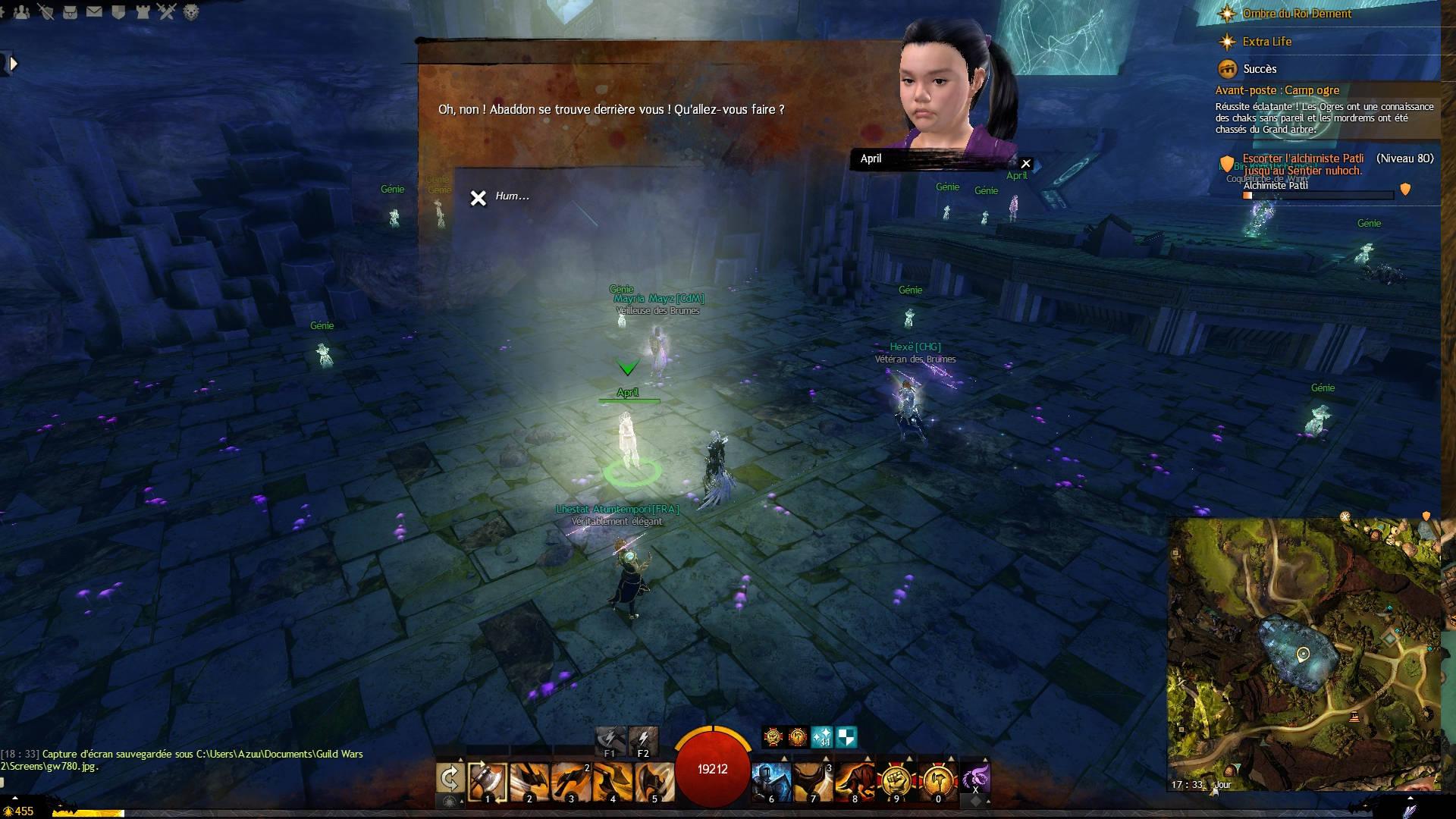Open the guild shield icon
This screenshot has height=819, width=1456.
[x=118, y=11]
